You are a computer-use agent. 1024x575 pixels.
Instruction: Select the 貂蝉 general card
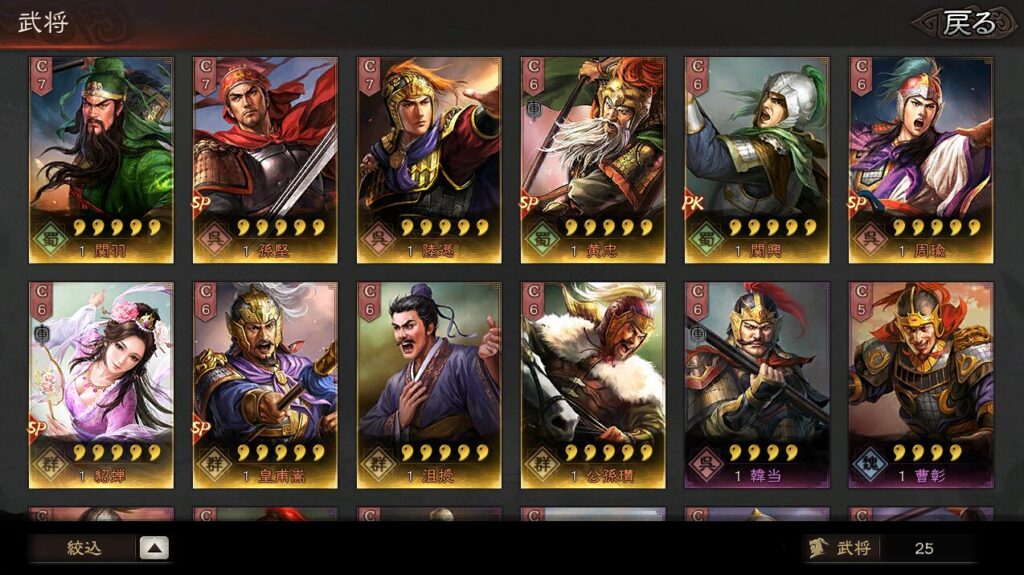(x=101, y=385)
